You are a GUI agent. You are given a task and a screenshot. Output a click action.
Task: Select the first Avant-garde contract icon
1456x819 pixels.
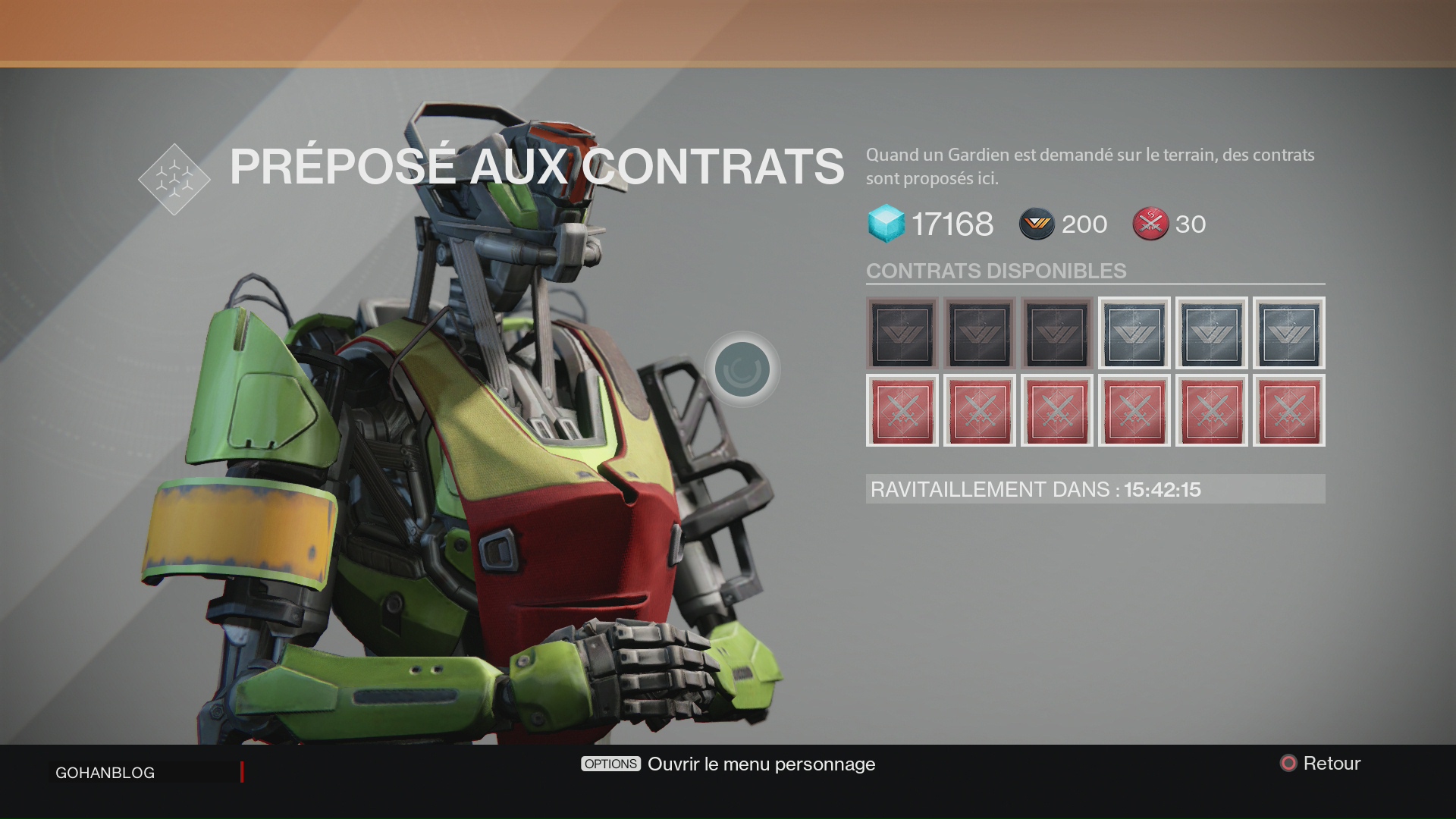pyautogui.click(x=902, y=334)
